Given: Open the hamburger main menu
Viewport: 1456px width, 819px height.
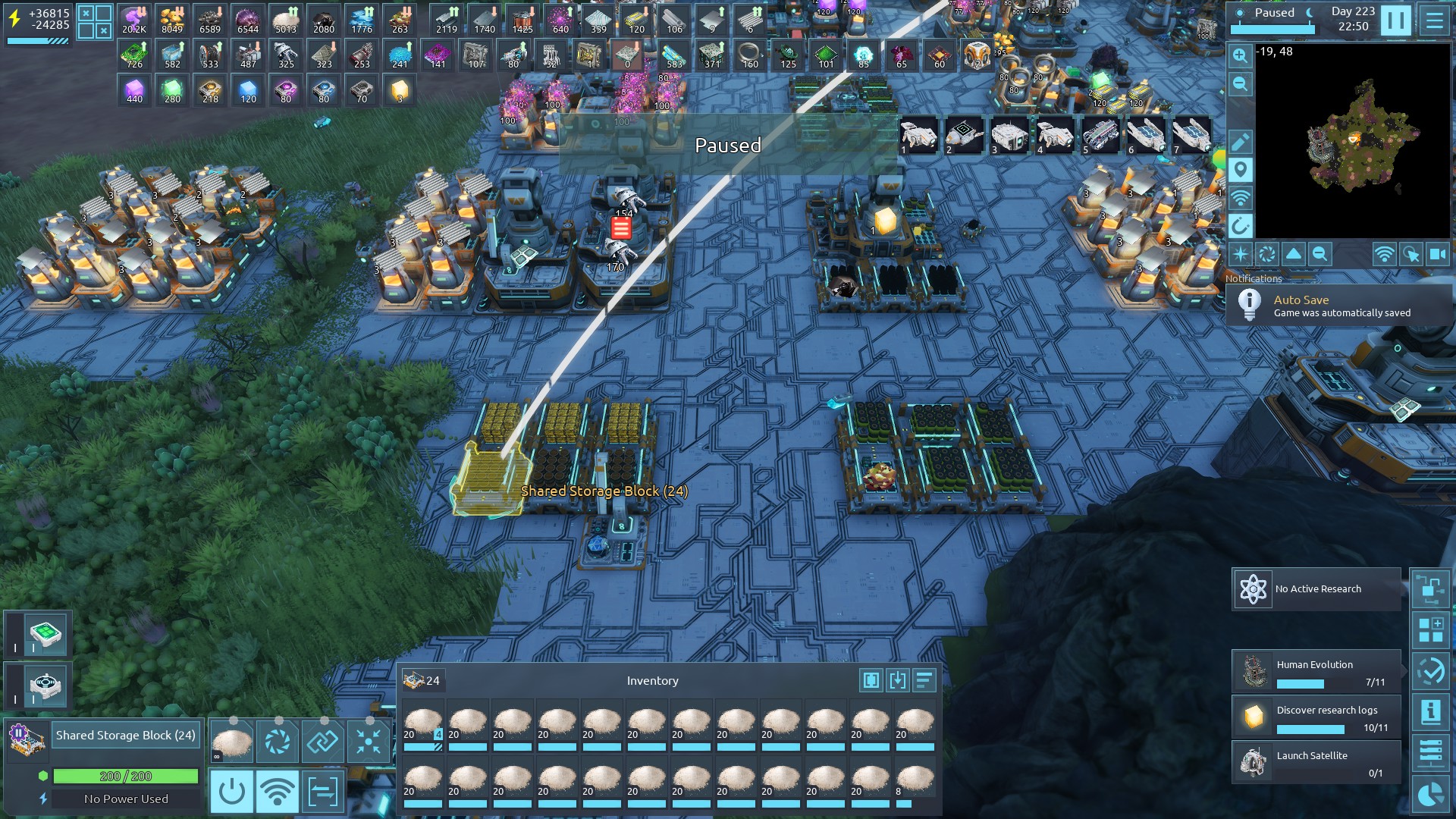Looking at the screenshot, I should coord(1434,20).
